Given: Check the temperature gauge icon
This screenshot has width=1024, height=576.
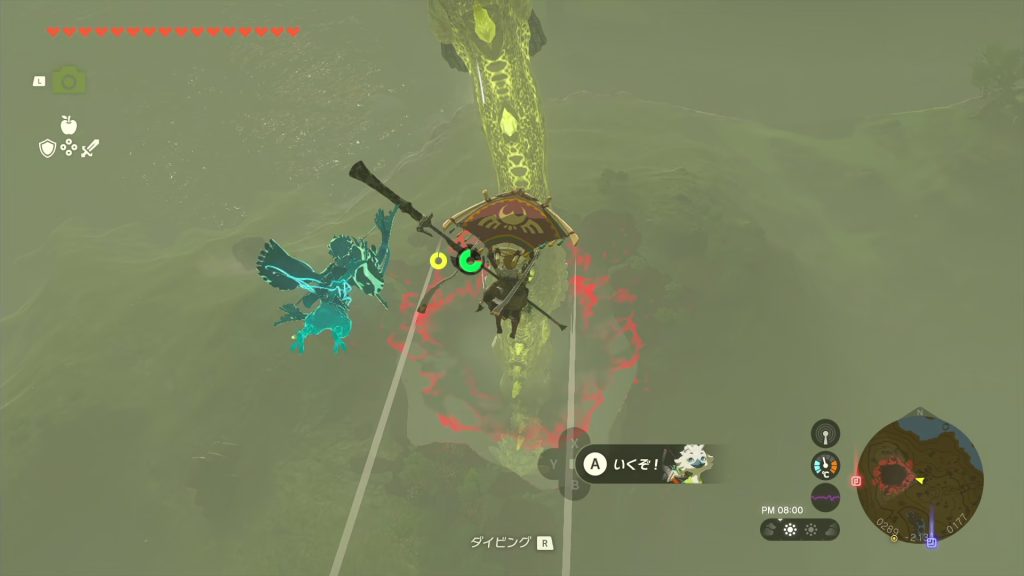Looking at the screenshot, I should [825, 465].
